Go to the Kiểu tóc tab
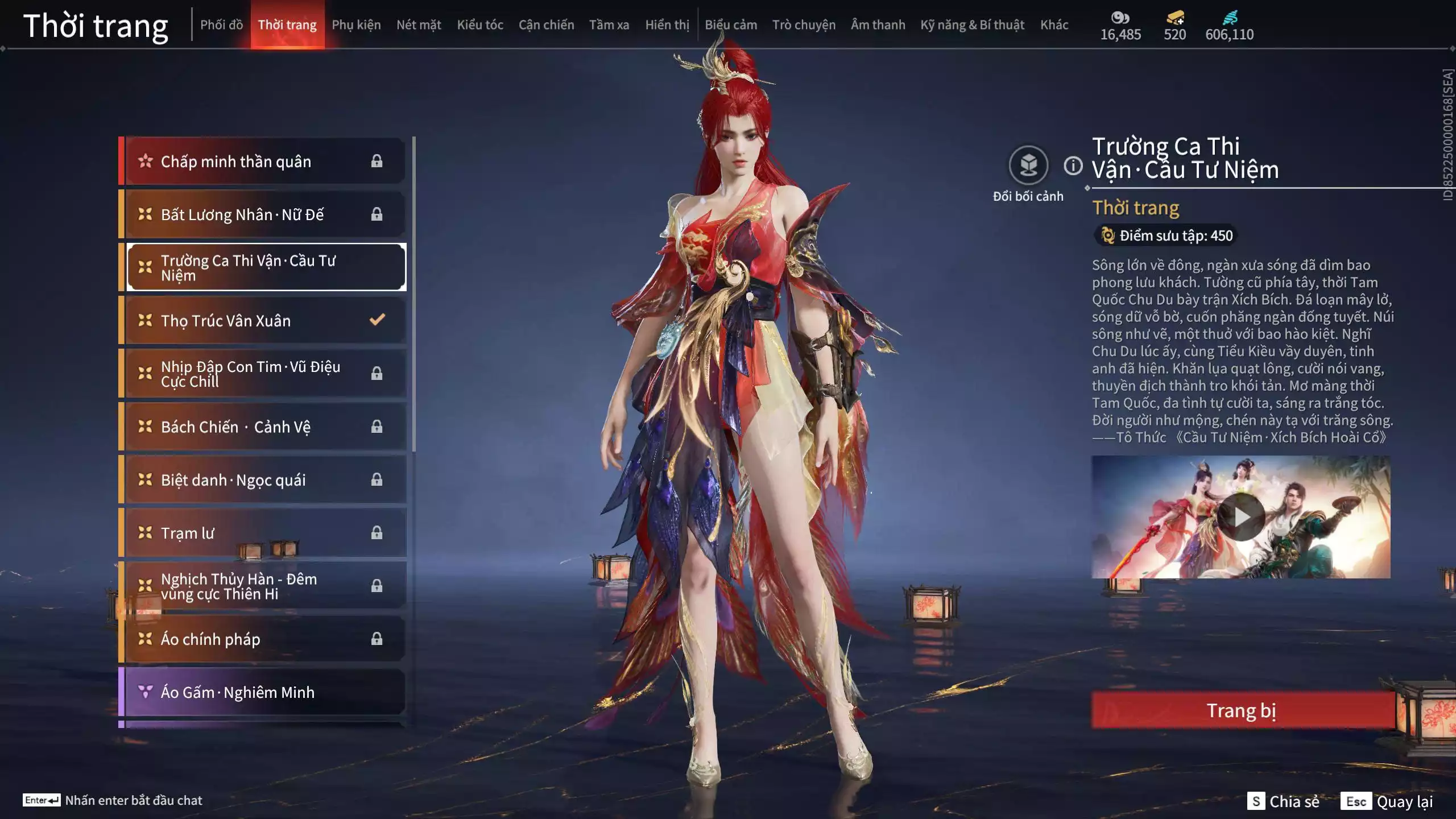 (480, 25)
